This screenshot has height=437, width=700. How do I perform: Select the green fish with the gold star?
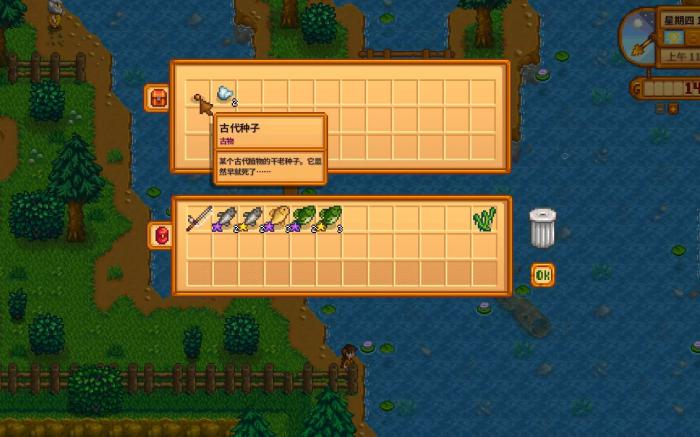click(x=330, y=219)
